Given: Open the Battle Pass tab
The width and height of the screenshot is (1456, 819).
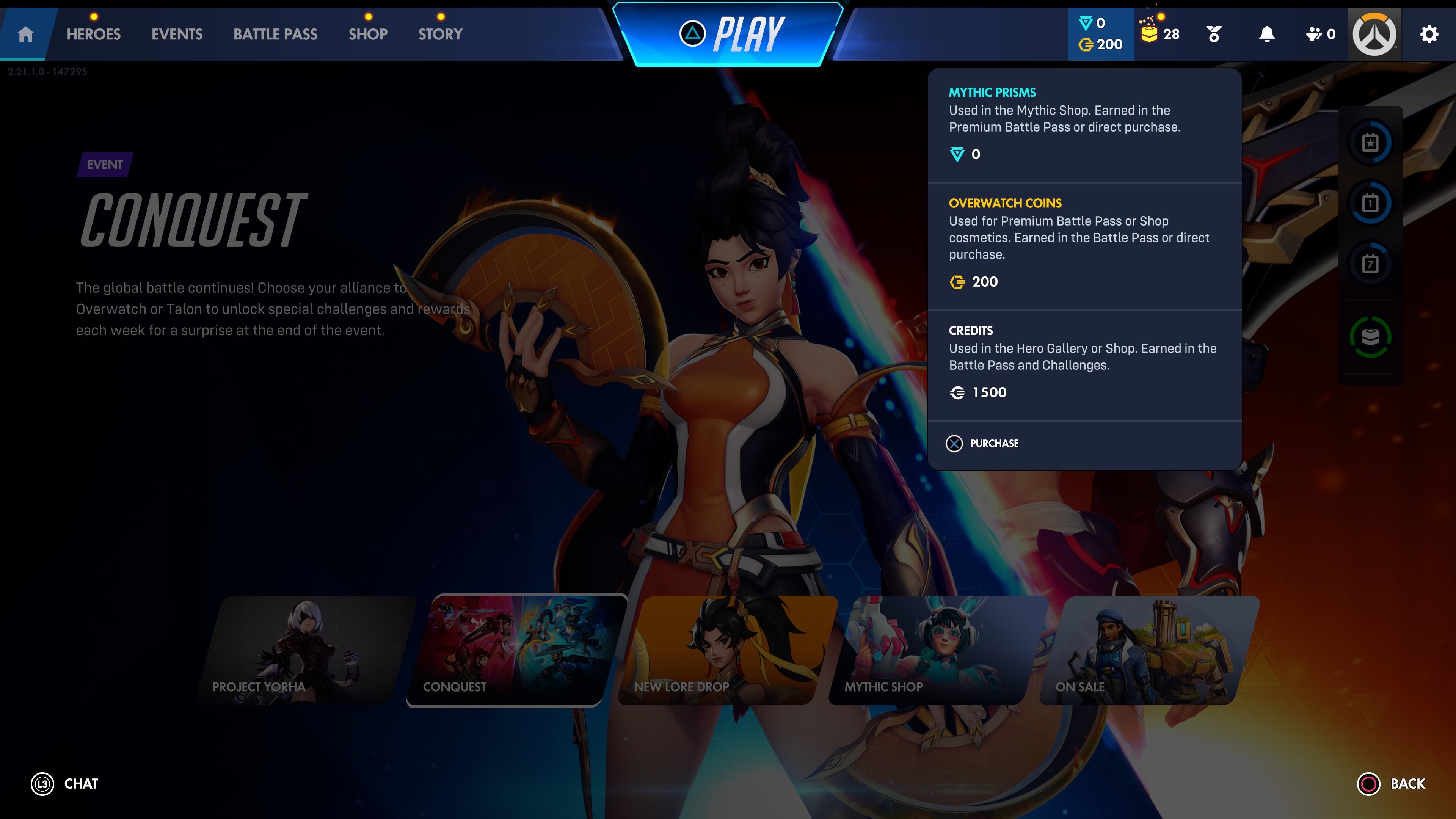Looking at the screenshot, I should click(275, 35).
